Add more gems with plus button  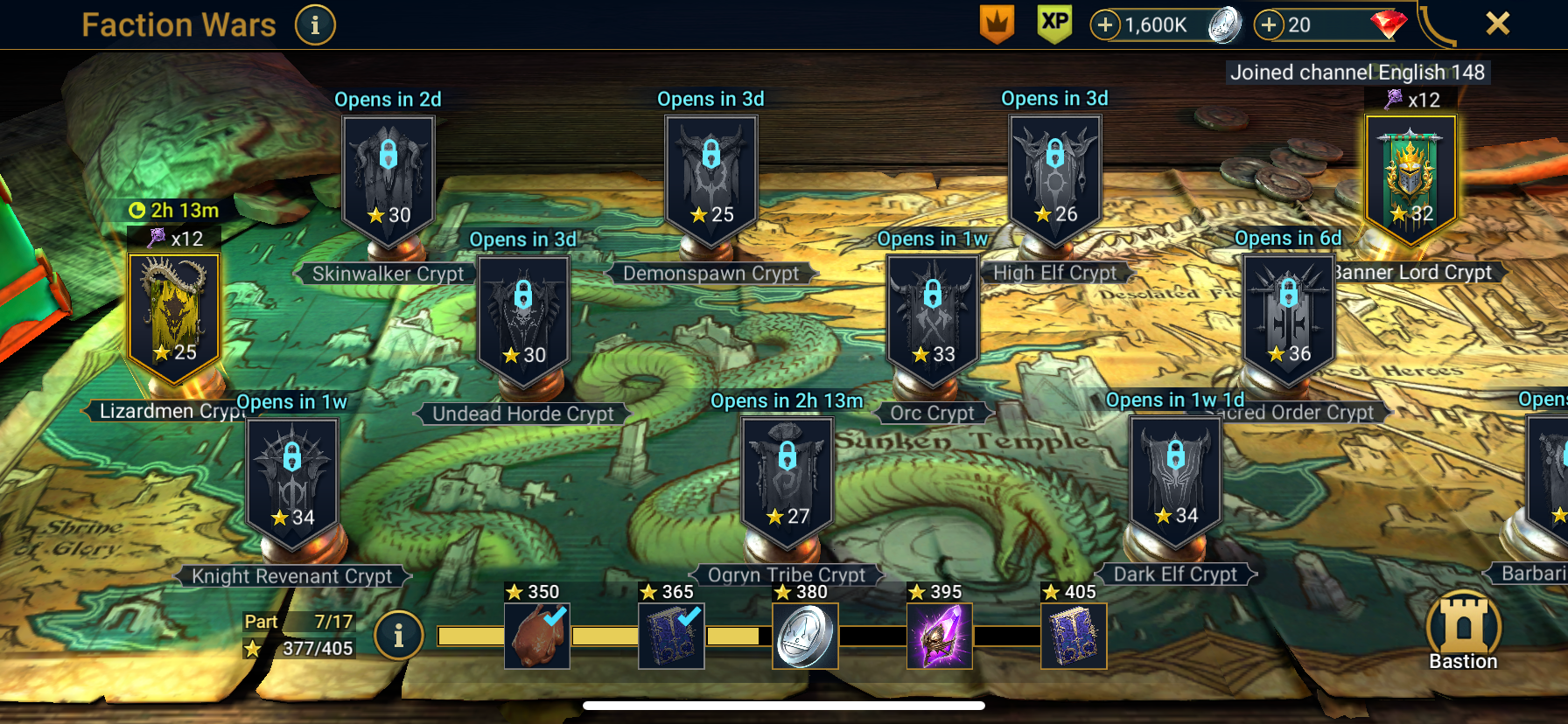tap(1269, 25)
